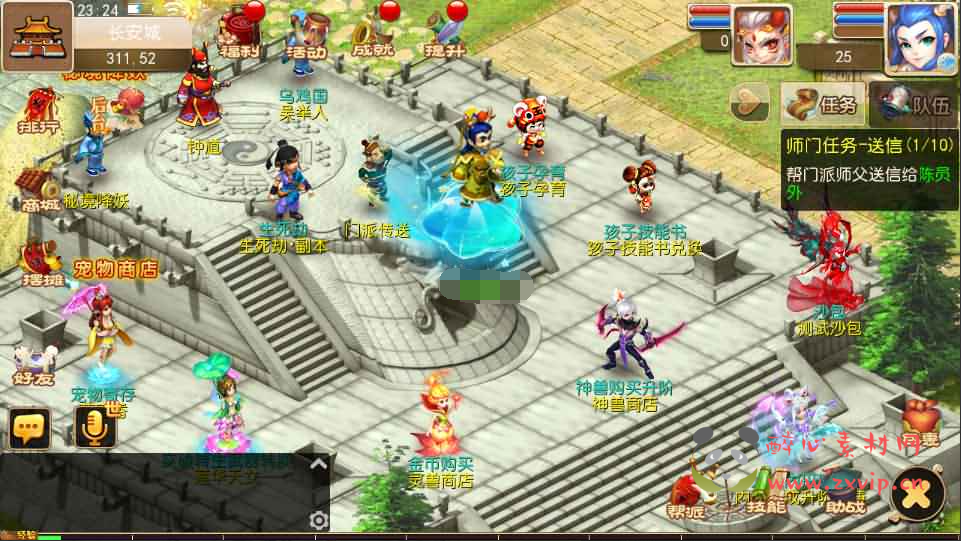Open the 活动 events menu

coord(306,34)
